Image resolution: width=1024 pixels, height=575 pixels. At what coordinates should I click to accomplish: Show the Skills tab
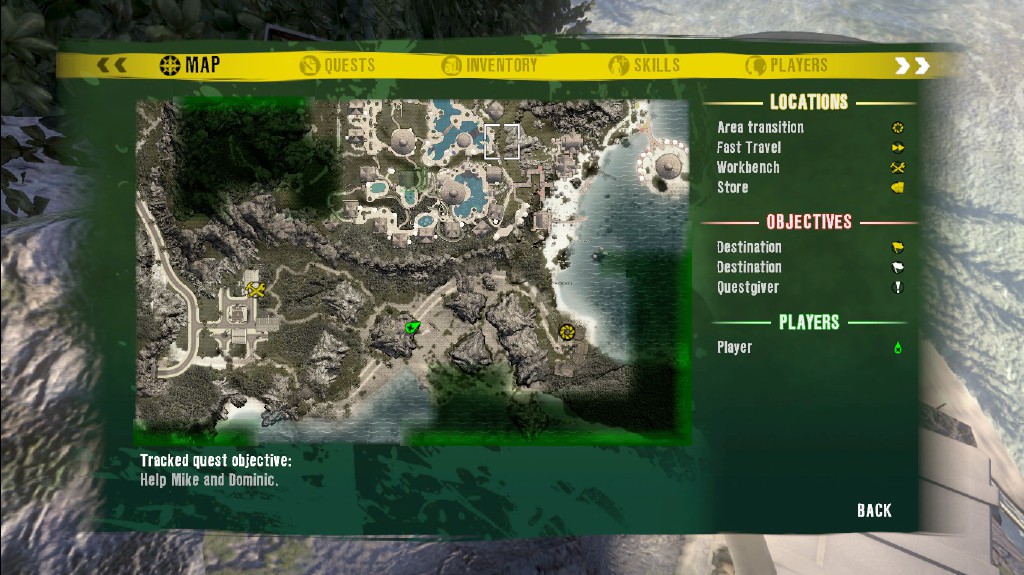644,66
